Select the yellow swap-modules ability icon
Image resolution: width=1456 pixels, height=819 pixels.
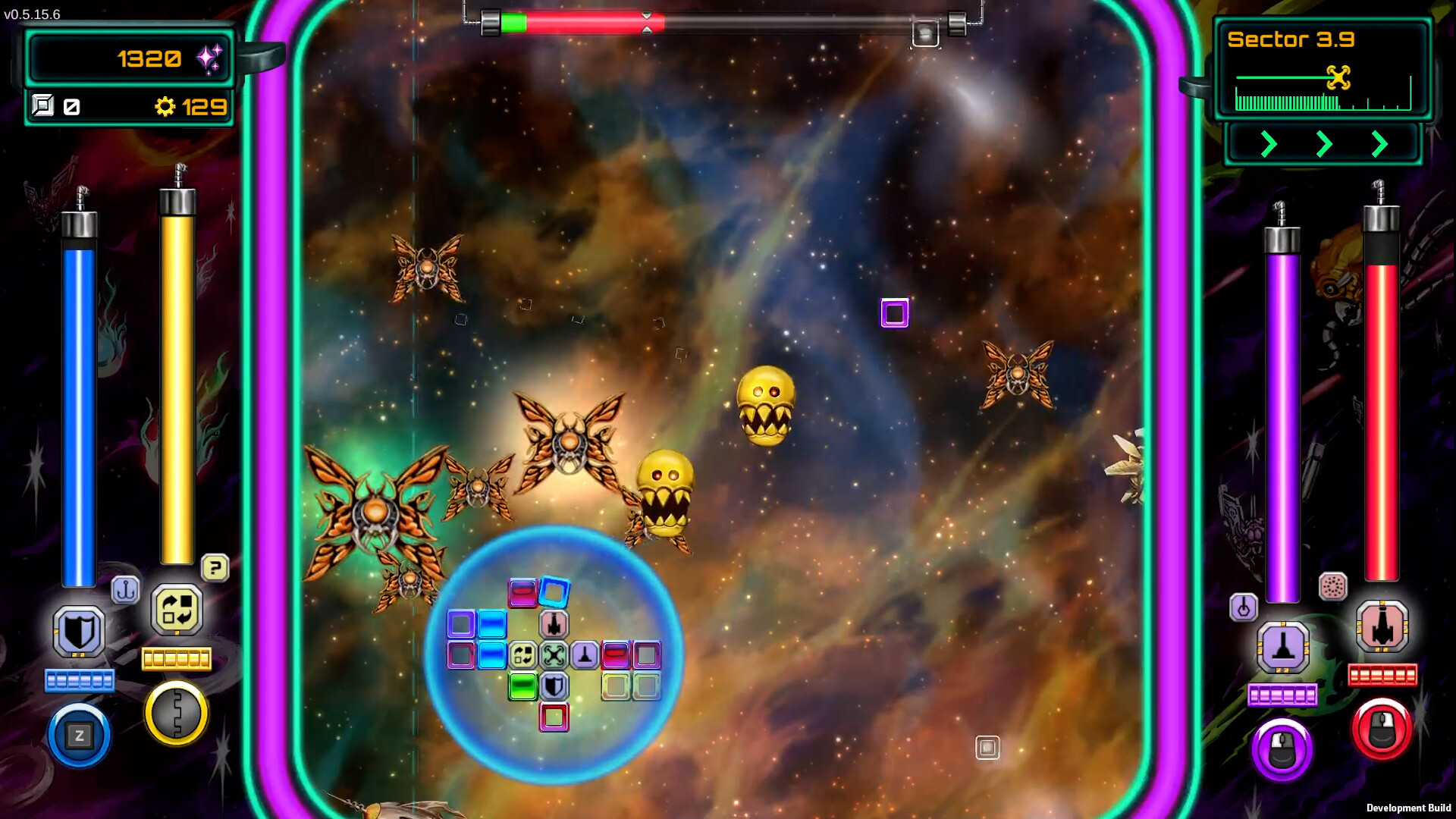[x=177, y=611]
